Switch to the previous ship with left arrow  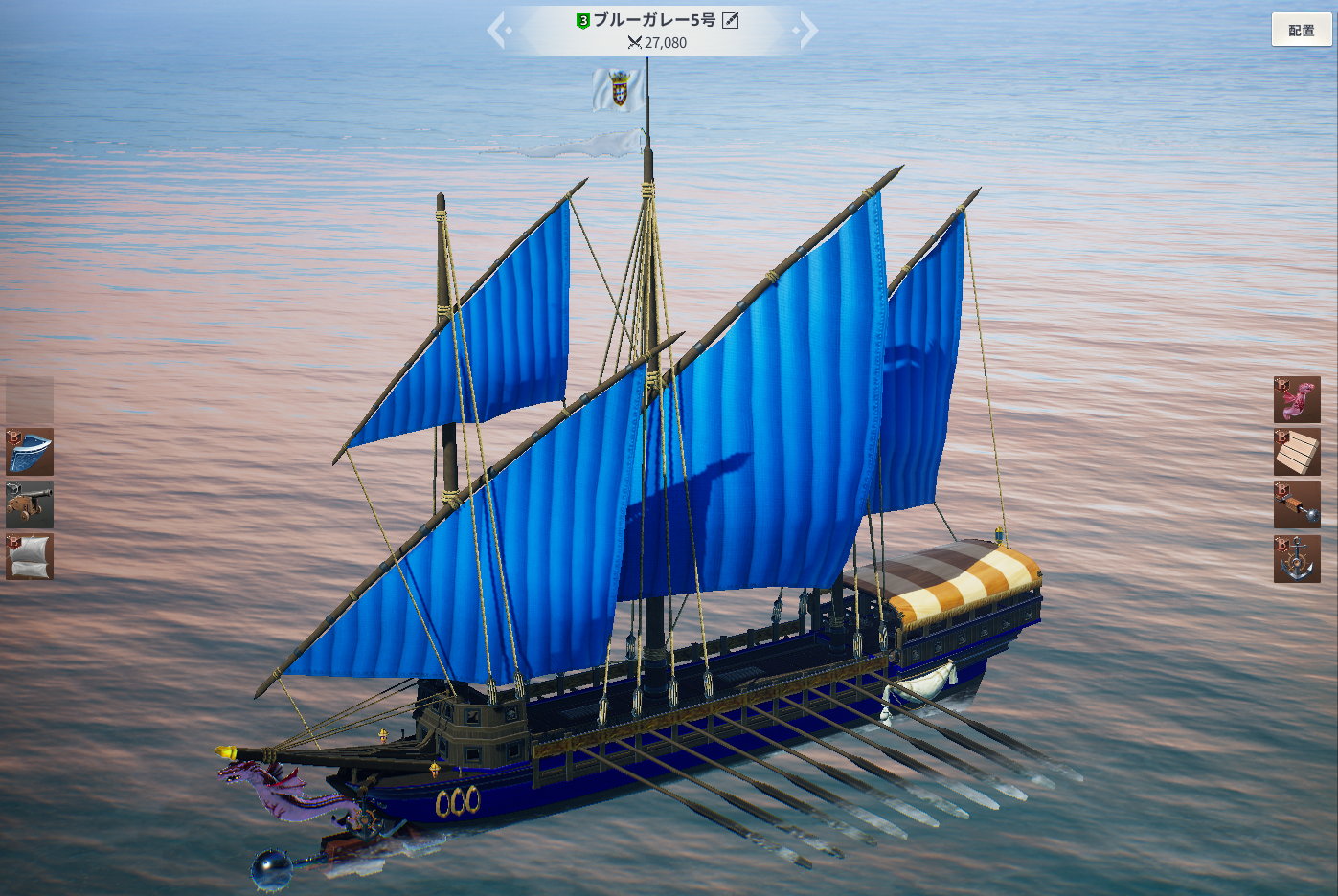tap(496, 30)
